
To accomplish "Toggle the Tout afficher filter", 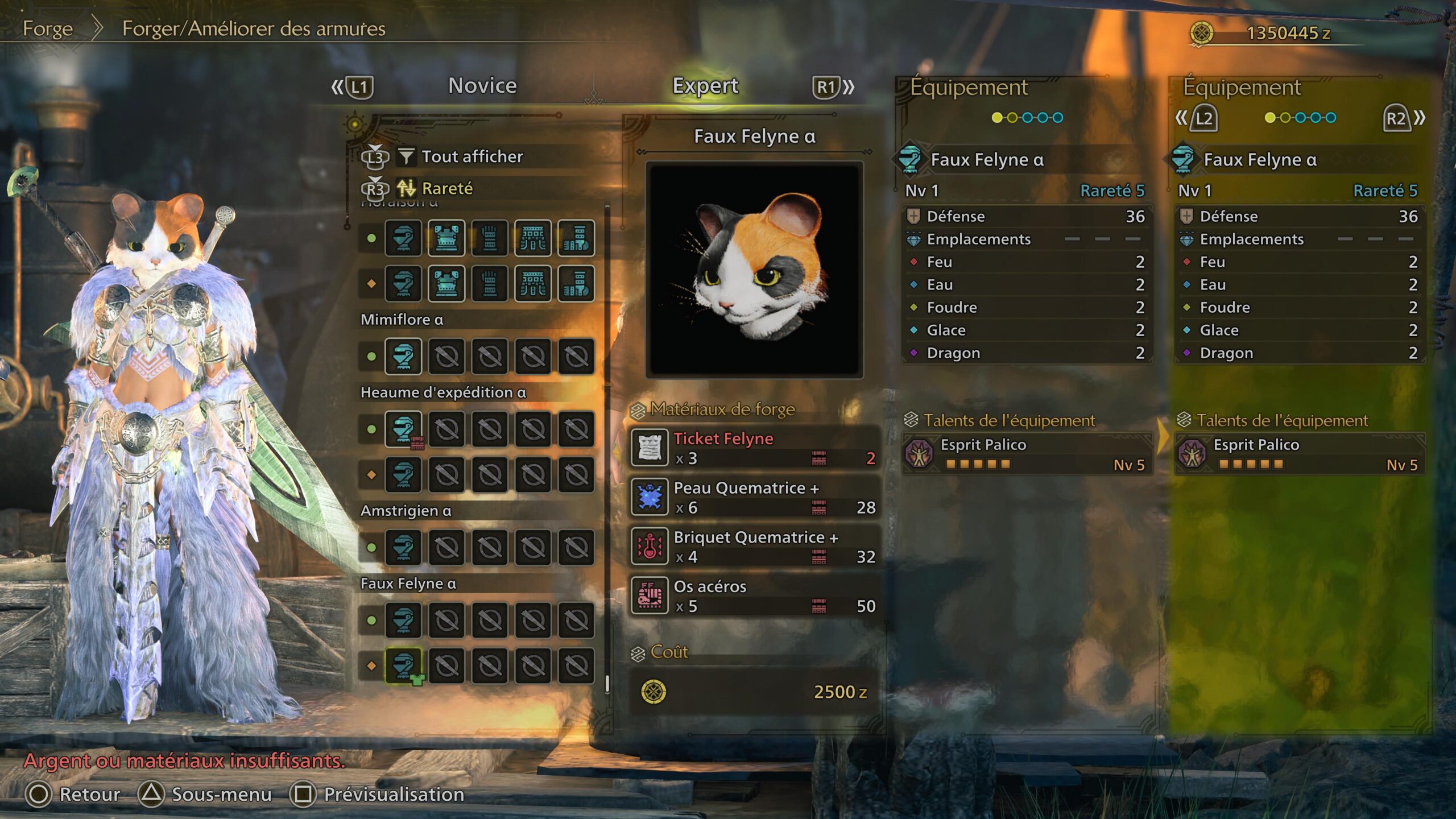I will point(471,157).
